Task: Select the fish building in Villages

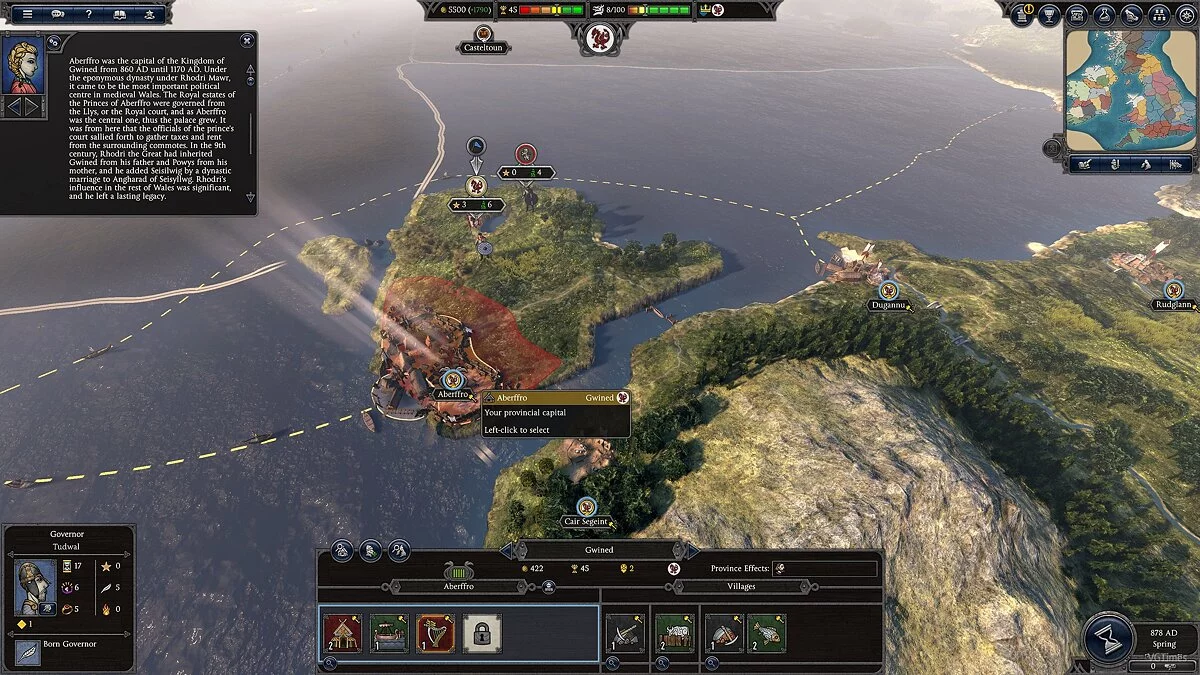Action: pyautogui.click(x=766, y=633)
